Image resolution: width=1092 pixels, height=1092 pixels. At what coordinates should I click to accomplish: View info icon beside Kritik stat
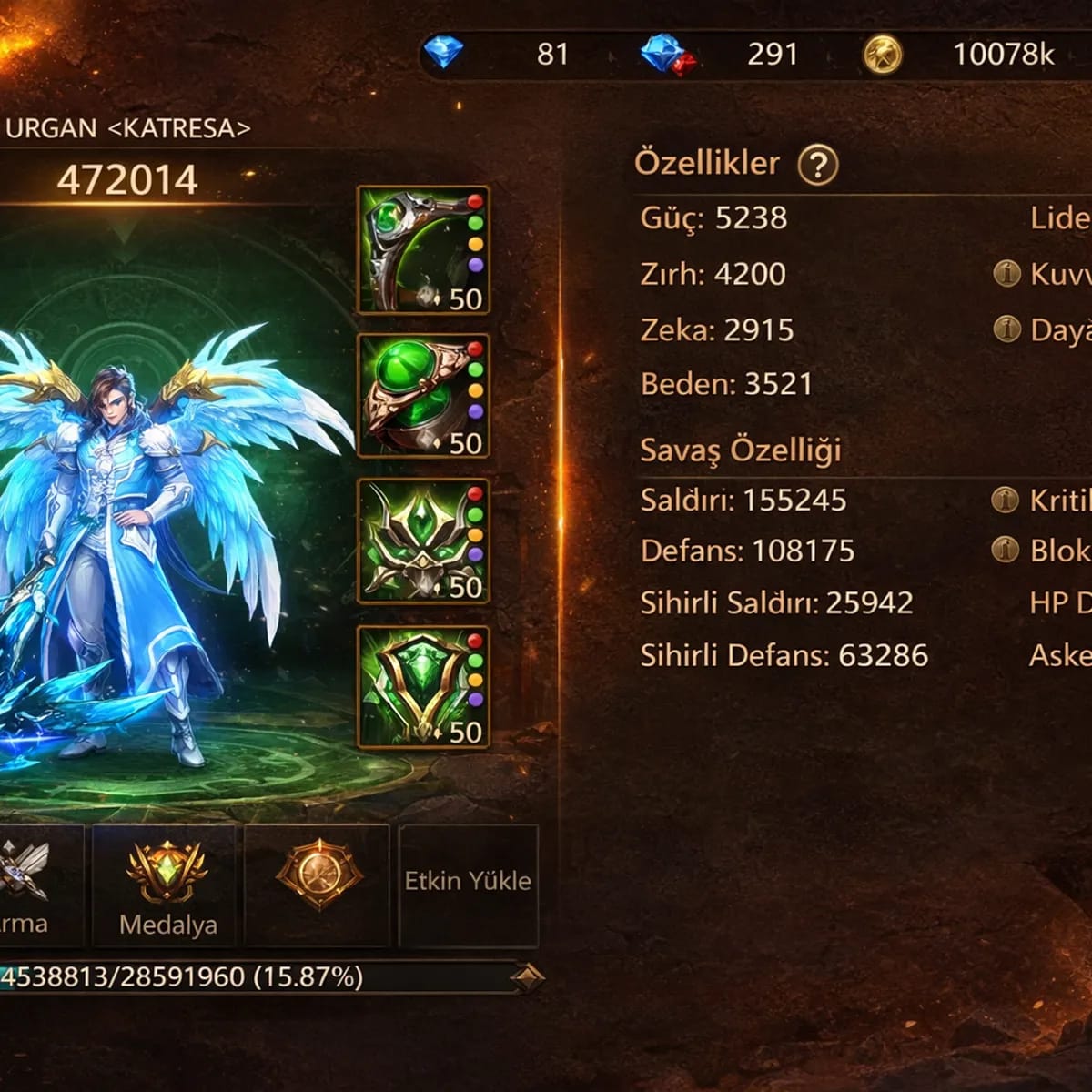(x=1005, y=500)
